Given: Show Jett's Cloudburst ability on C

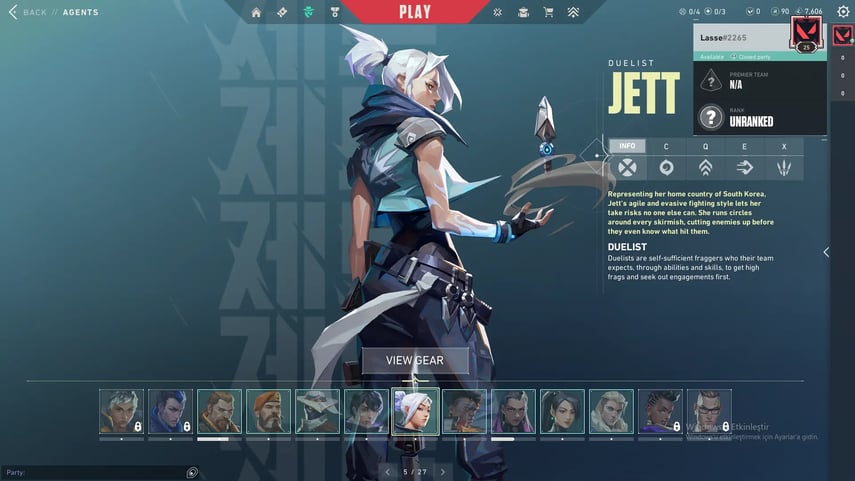Looking at the screenshot, I should pyautogui.click(x=666, y=166).
